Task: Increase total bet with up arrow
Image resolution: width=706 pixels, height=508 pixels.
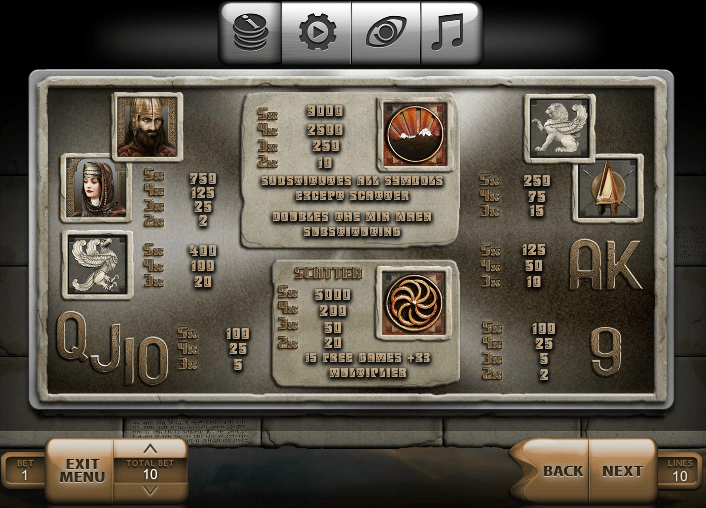Action: tap(150, 449)
